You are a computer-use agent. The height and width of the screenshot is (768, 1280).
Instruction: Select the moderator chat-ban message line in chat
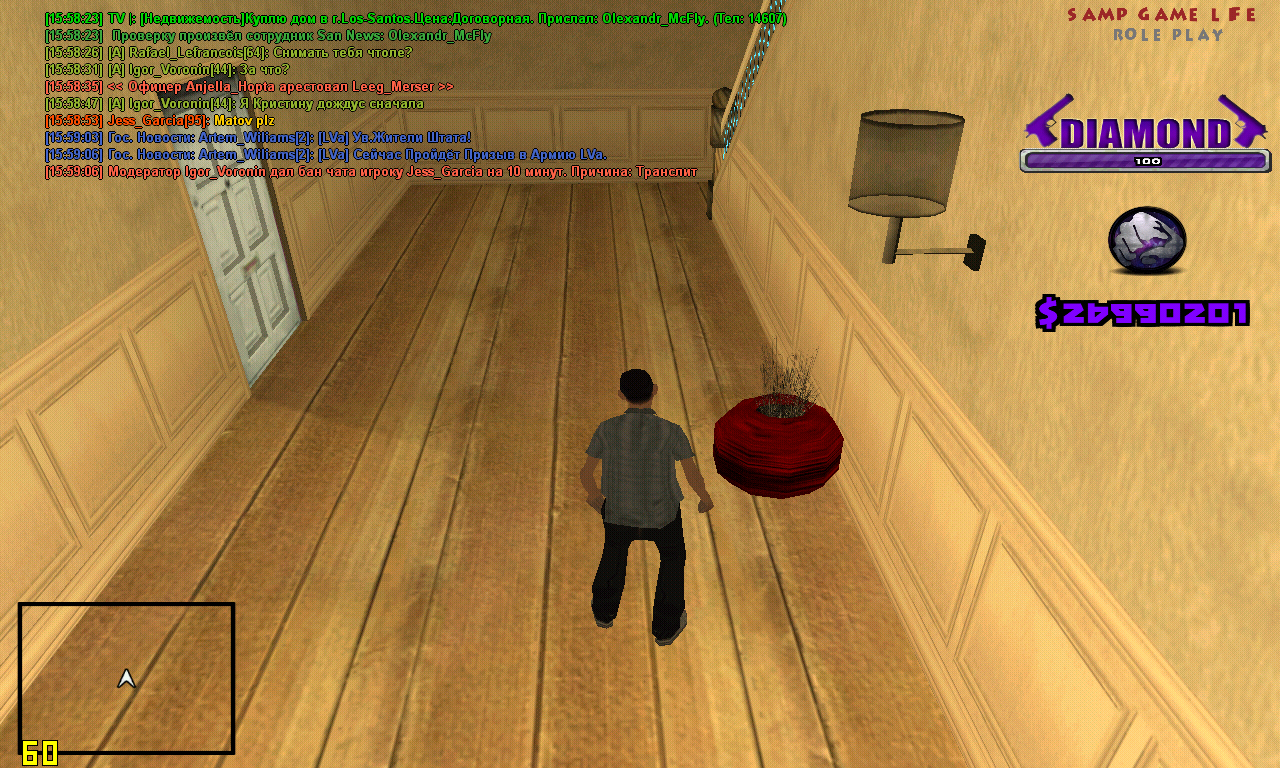point(370,172)
